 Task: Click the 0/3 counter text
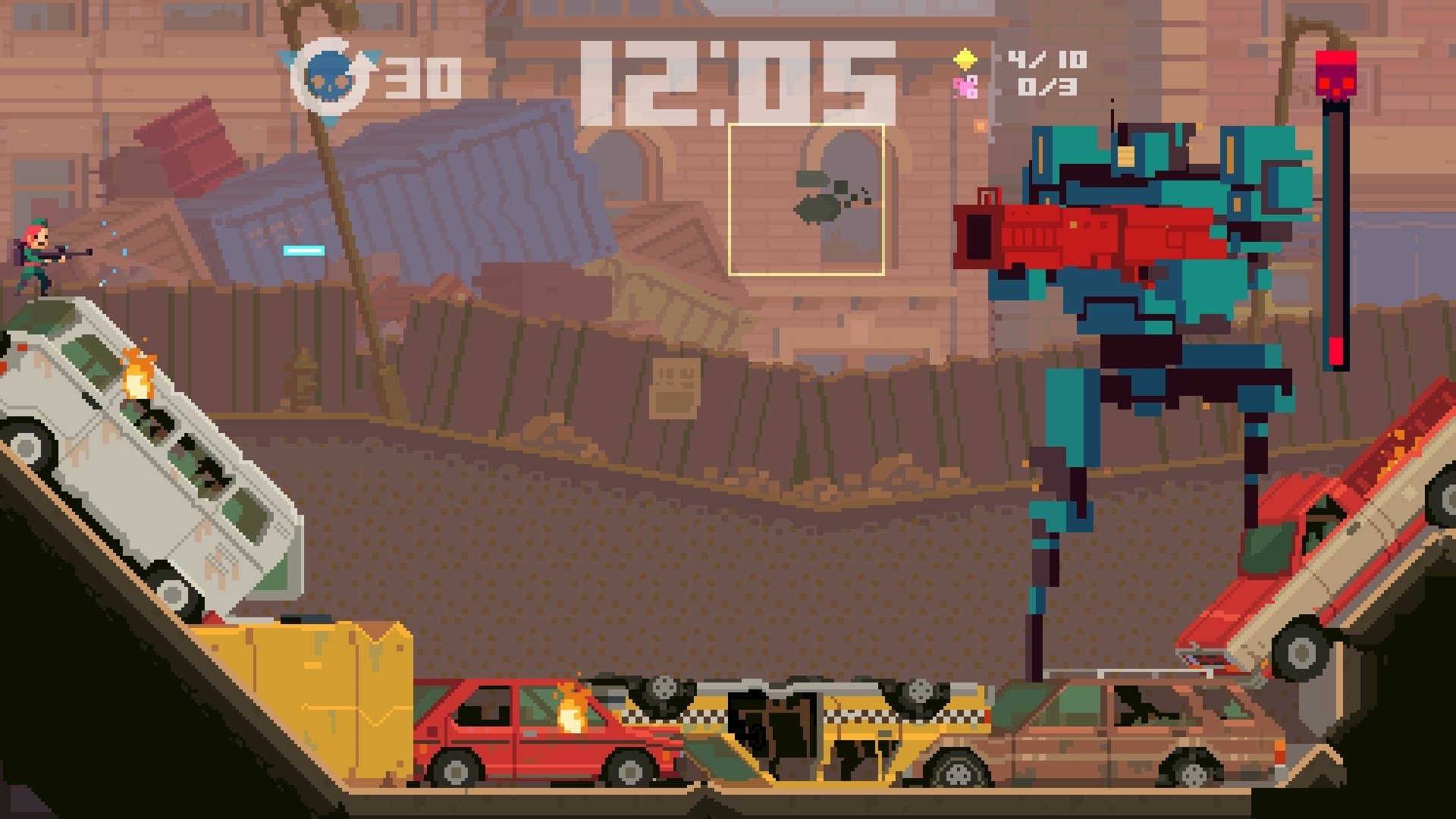coord(1045,86)
